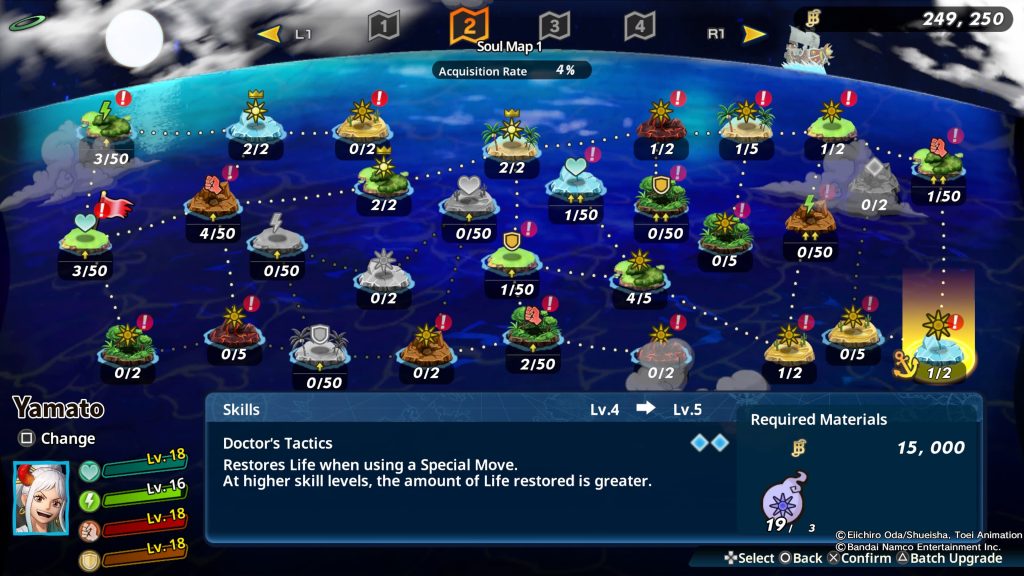Click Yamato's character portrait
Screen dimensions: 1024x576
tap(41, 497)
